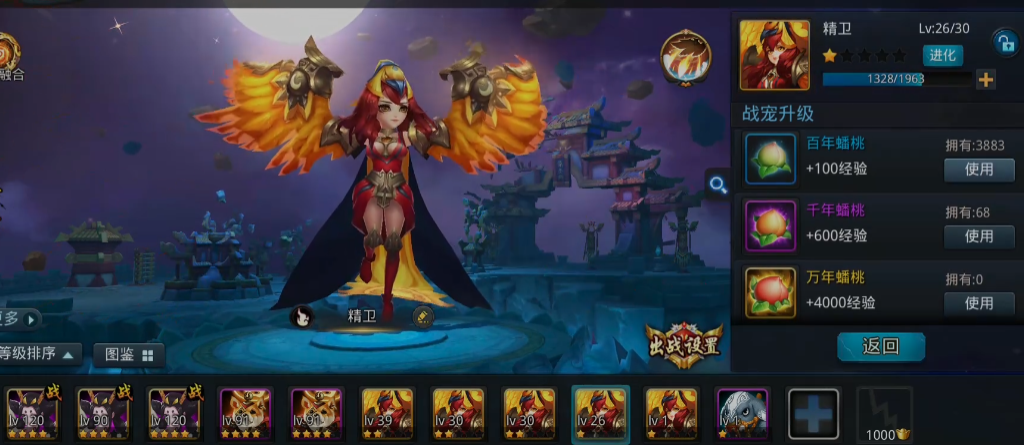Use the 万年蟠桃 +4000 experience peach
1024x445 pixels.
pos(978,302)
